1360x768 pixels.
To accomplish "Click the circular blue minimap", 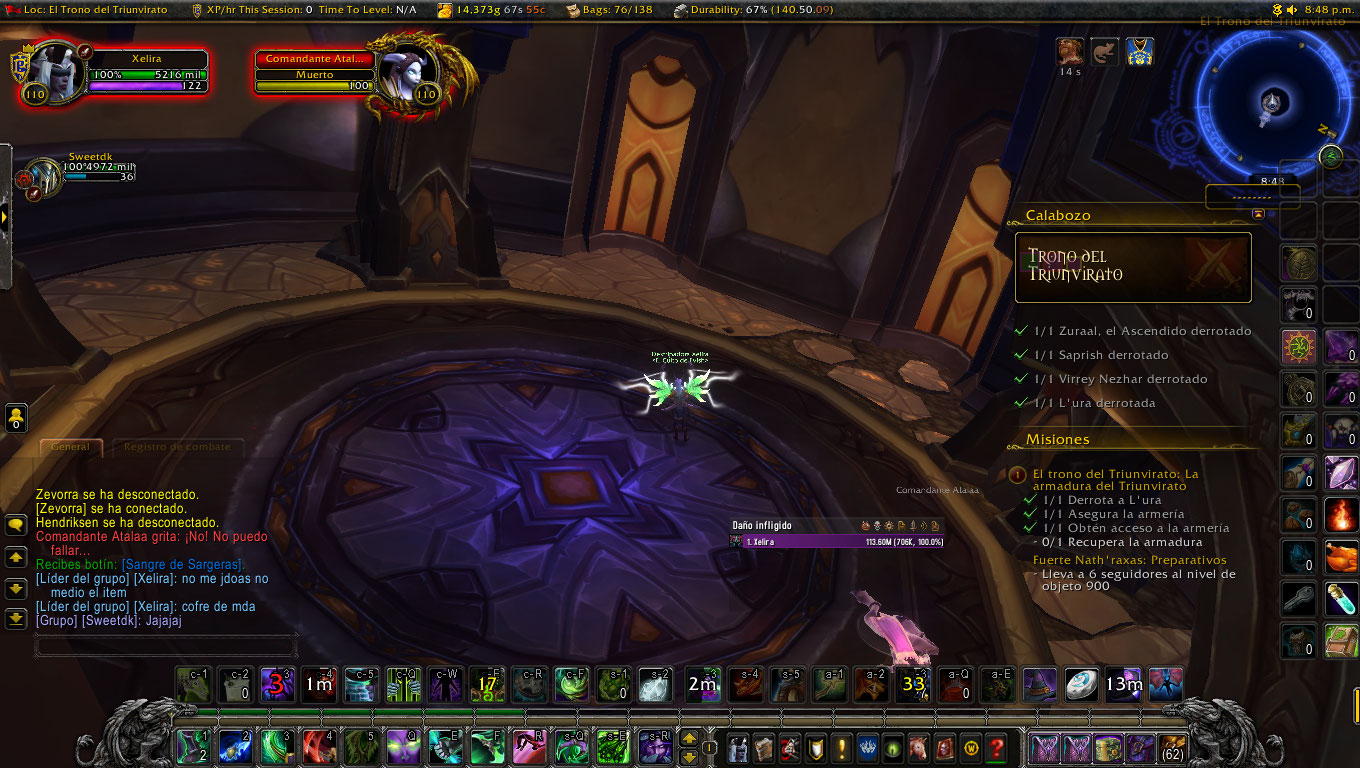I will coord(1271,100).
